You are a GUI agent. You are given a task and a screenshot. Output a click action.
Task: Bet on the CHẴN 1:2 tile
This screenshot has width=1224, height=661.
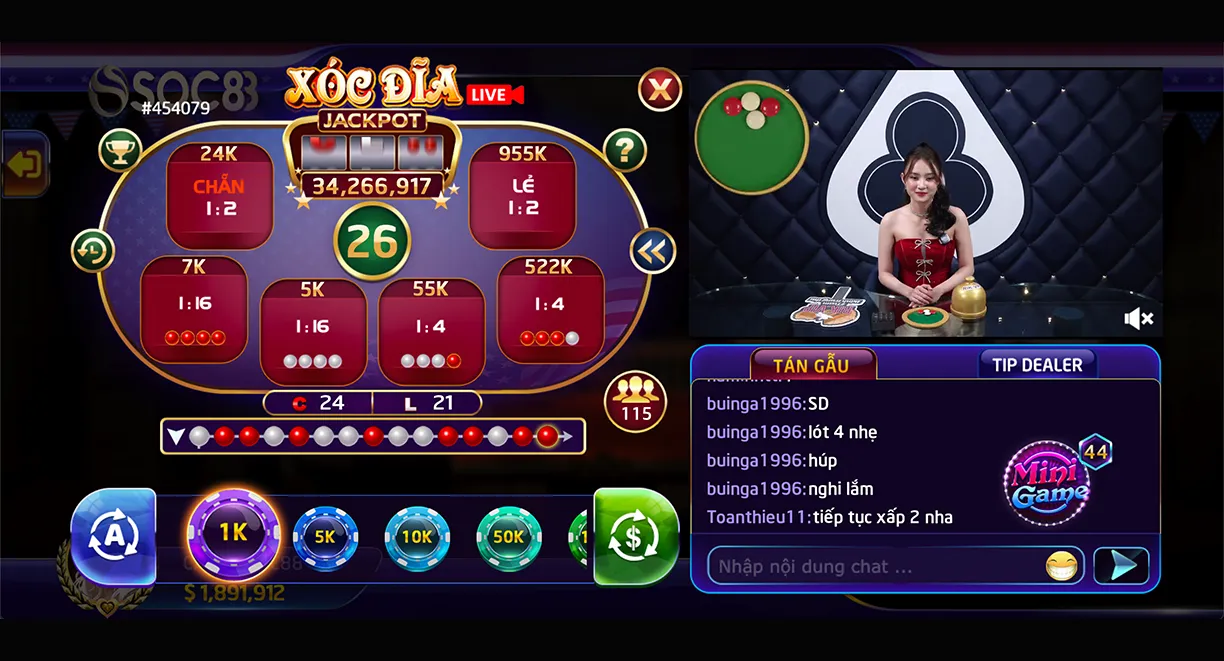[220, 196]
